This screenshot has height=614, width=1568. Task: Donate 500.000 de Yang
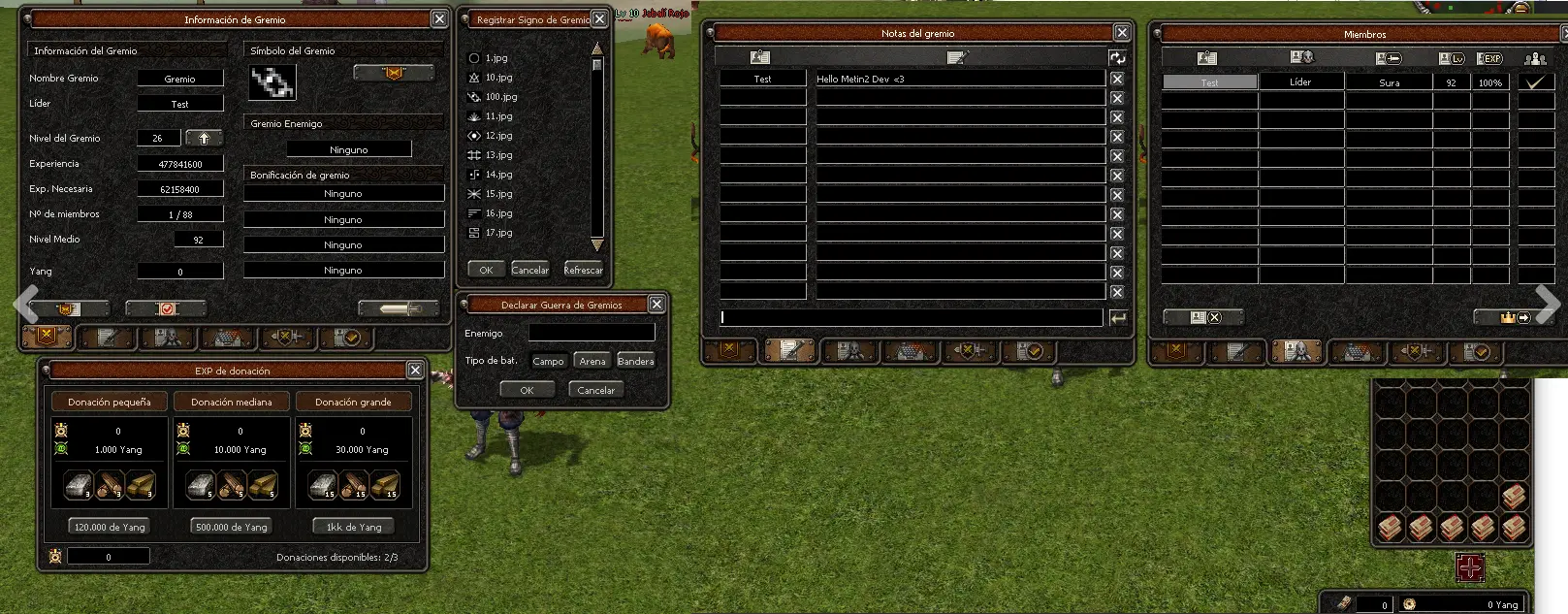[231, 527]
